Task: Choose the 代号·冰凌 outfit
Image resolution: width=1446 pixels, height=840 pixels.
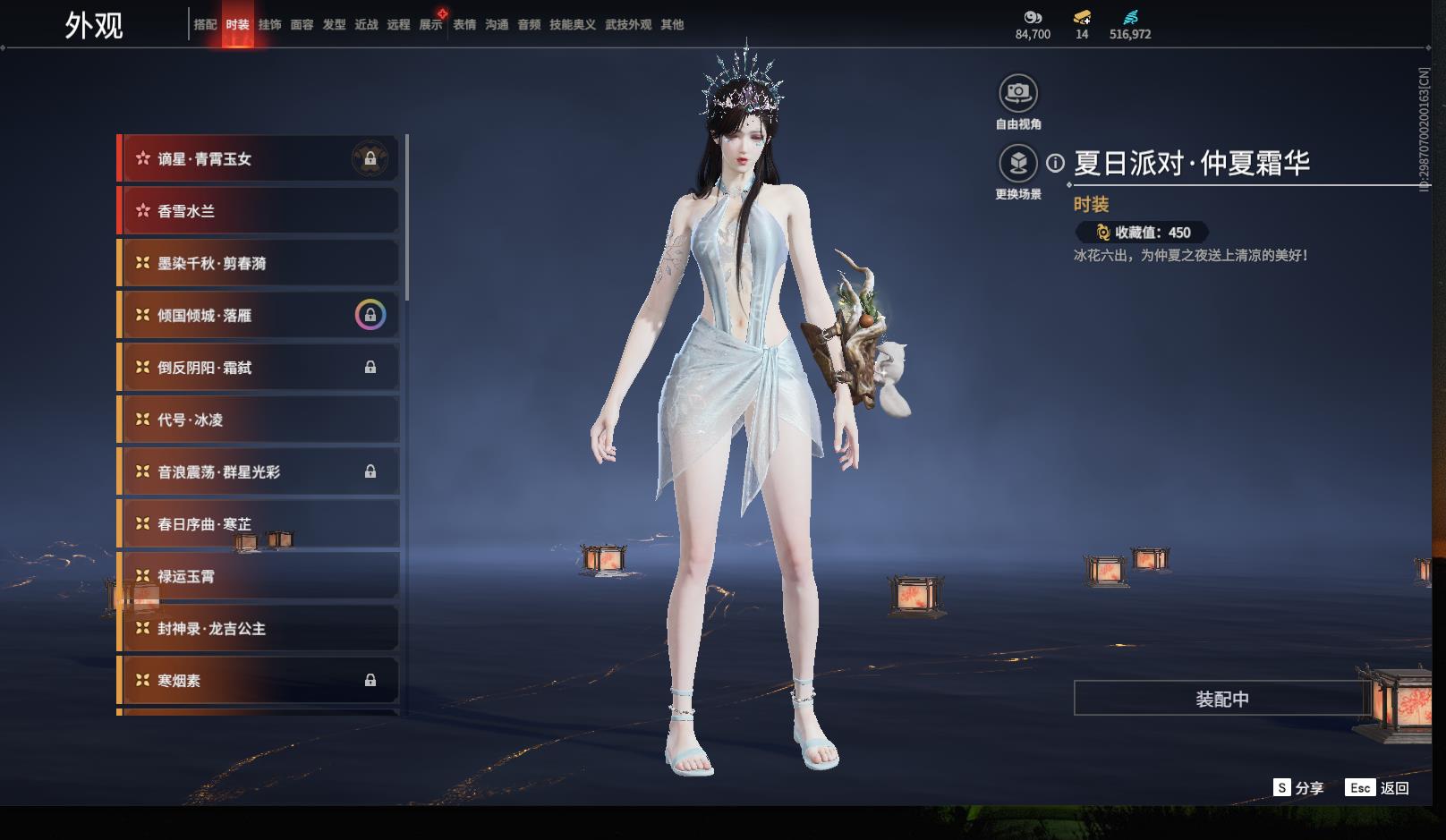Action: coord(259,420)
